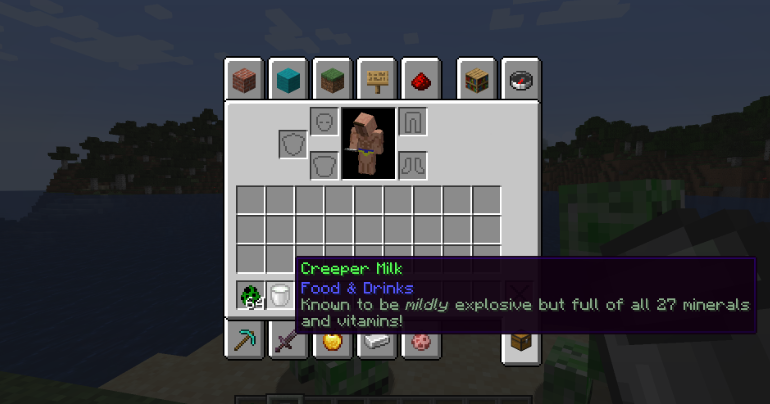Open the golden apple Food tab
The height and width of the screenshot is (404, 770).
tap(332, 342)
